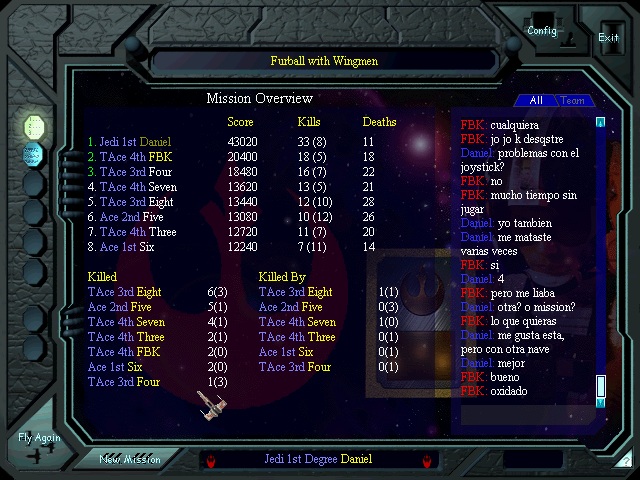640x480 pixels.
Task: Switch chat to the All tab
Action: click(536, 100)
